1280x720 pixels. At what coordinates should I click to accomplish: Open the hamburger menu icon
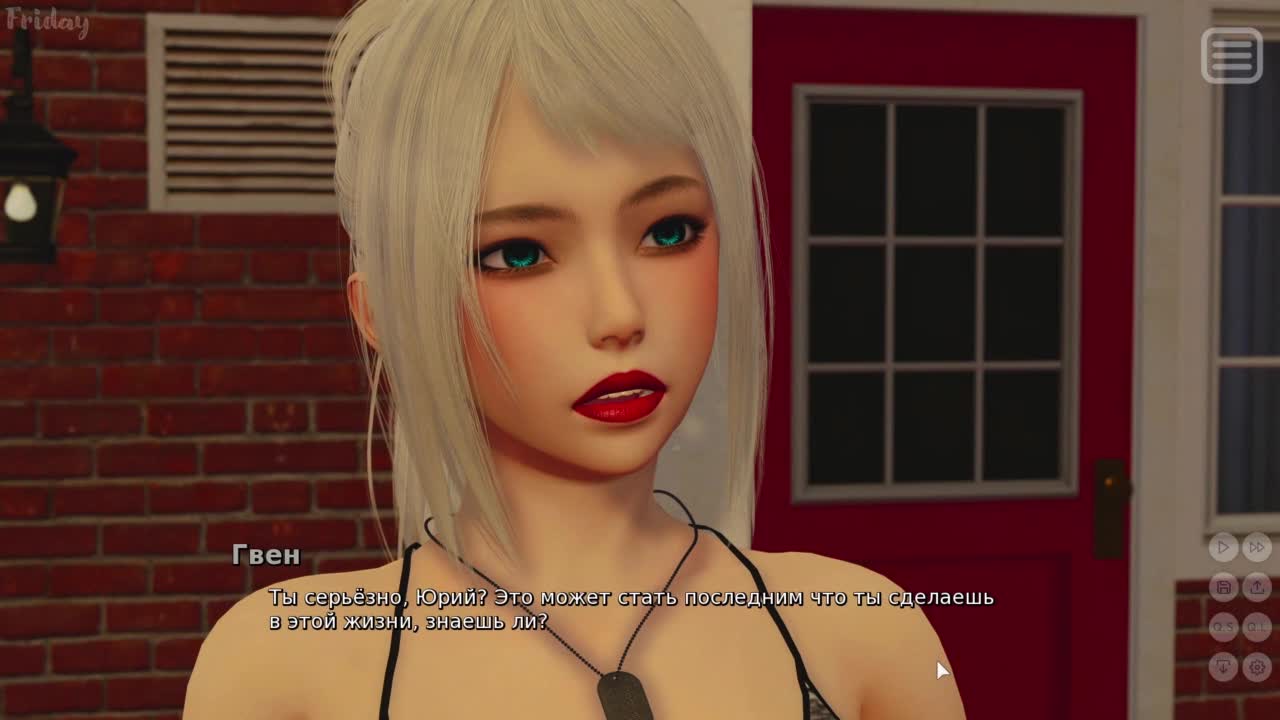pos(1231,55)
